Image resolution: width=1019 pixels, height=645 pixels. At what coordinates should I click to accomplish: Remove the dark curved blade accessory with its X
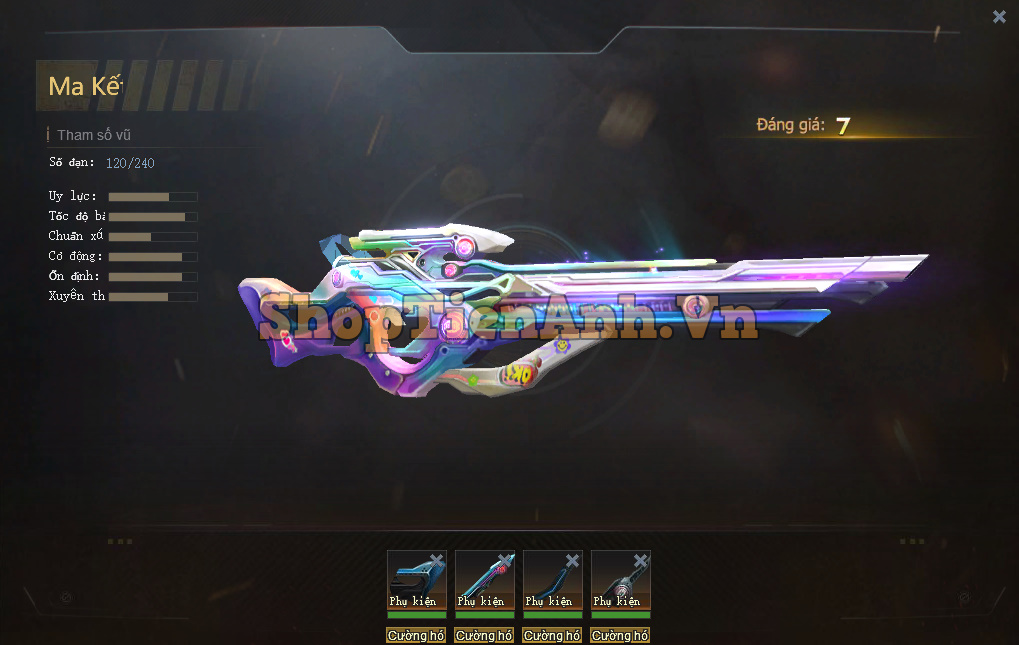click(x=573, y=561)
